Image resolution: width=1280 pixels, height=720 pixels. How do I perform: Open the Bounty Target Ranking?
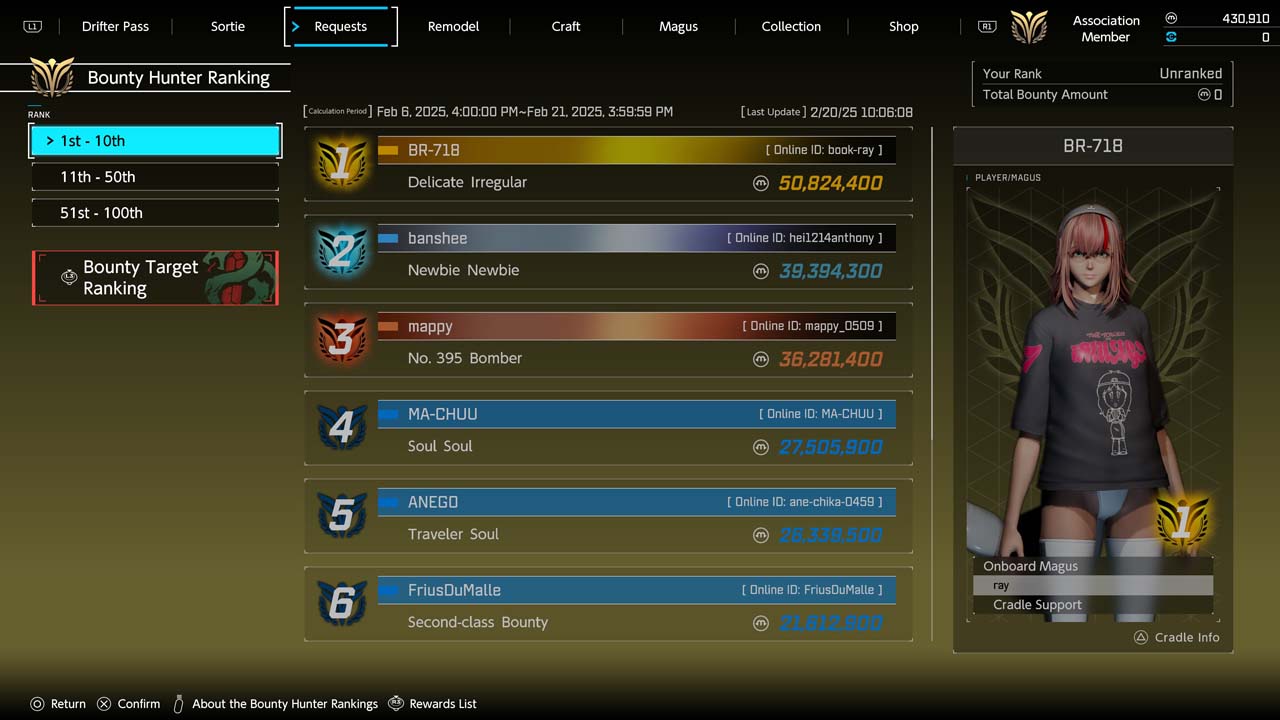coord(155,278)
